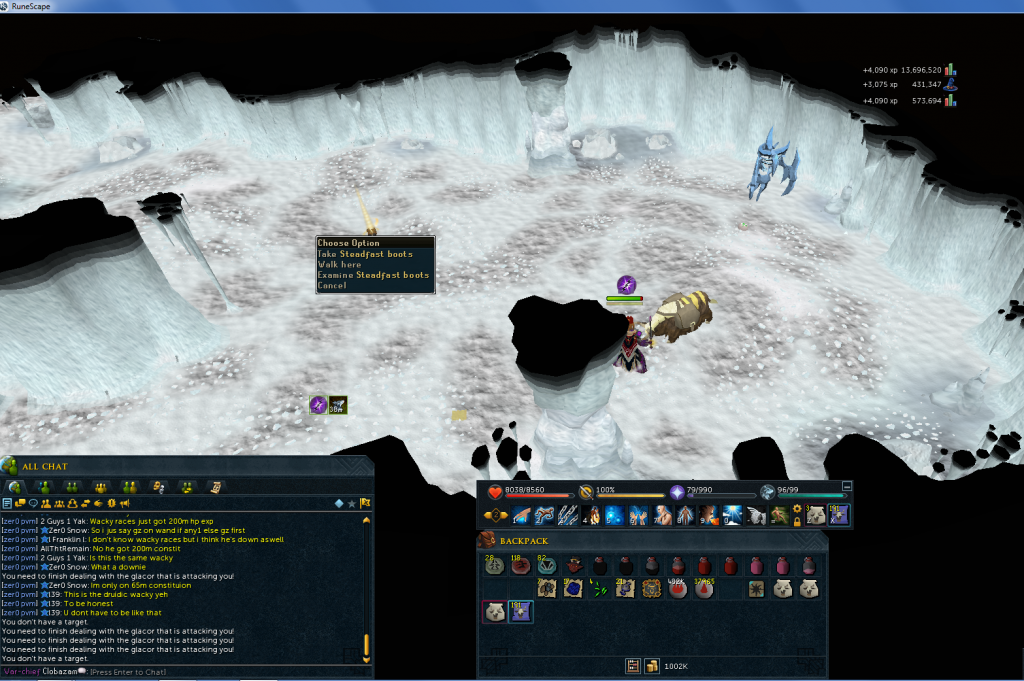1024x681 pixels.
Task: Click the adrenaline crossed-swords icon
Action: [586, 491]
